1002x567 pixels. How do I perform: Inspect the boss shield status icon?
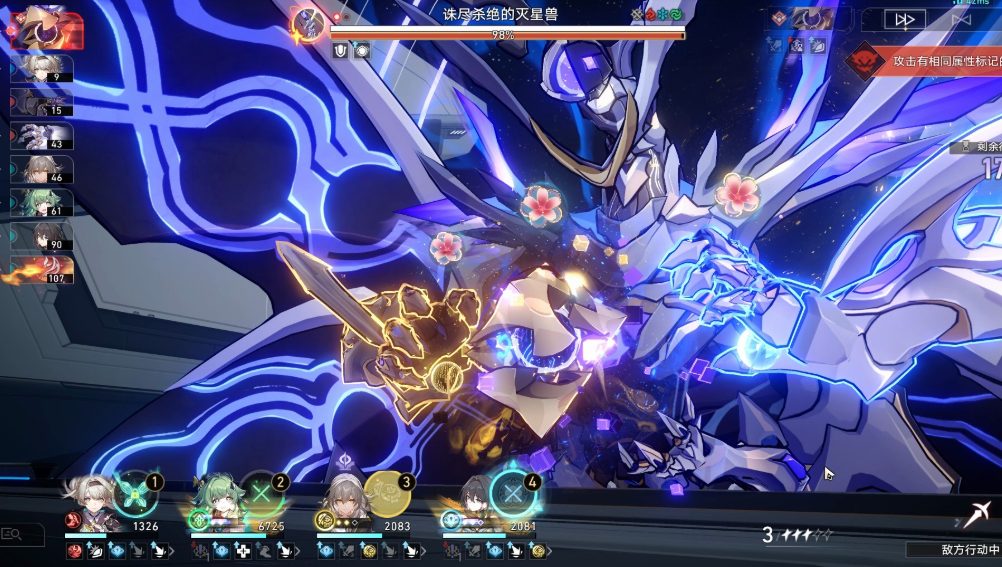coord(340,50)
